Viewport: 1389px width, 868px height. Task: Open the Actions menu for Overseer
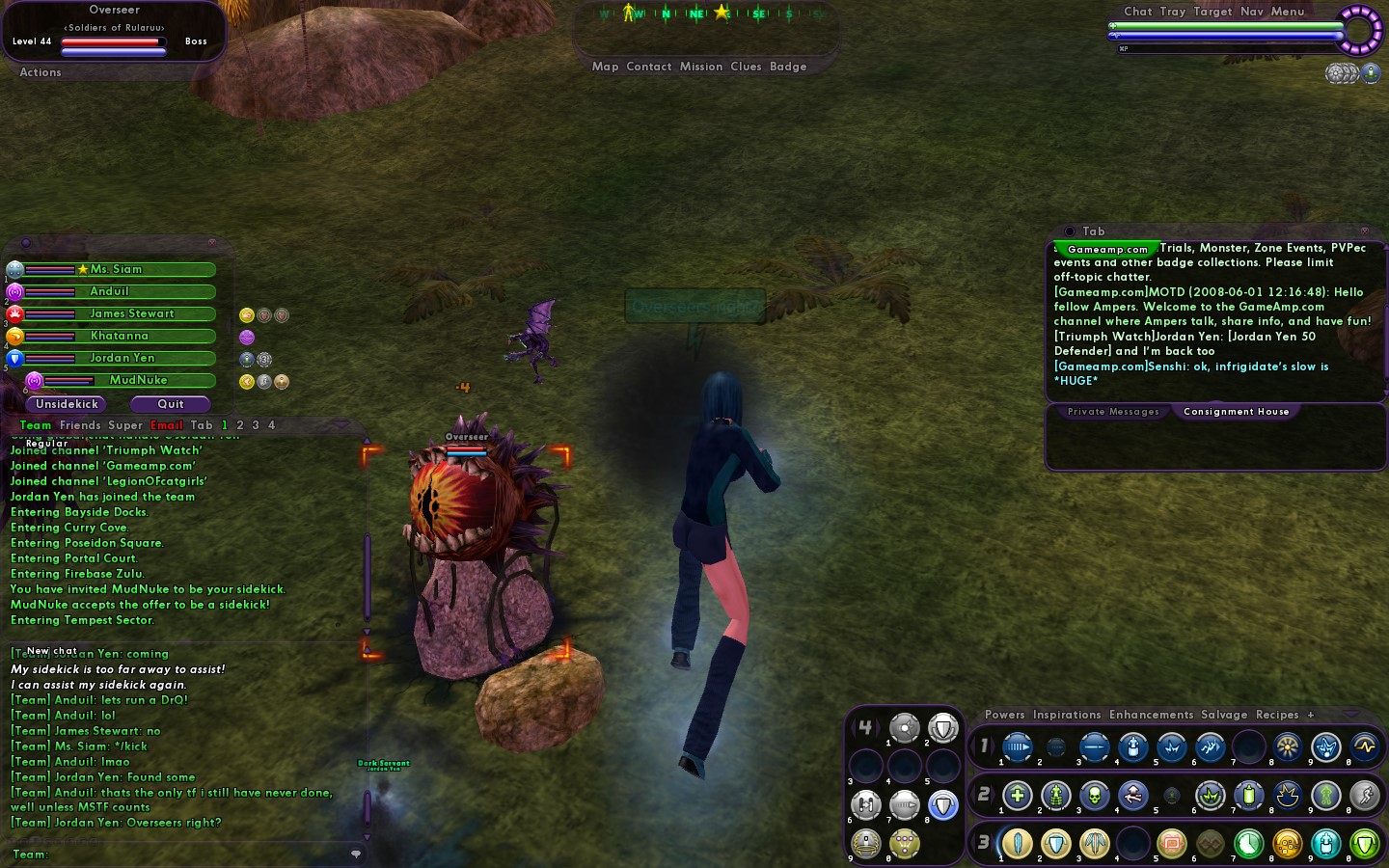(41, 72)
